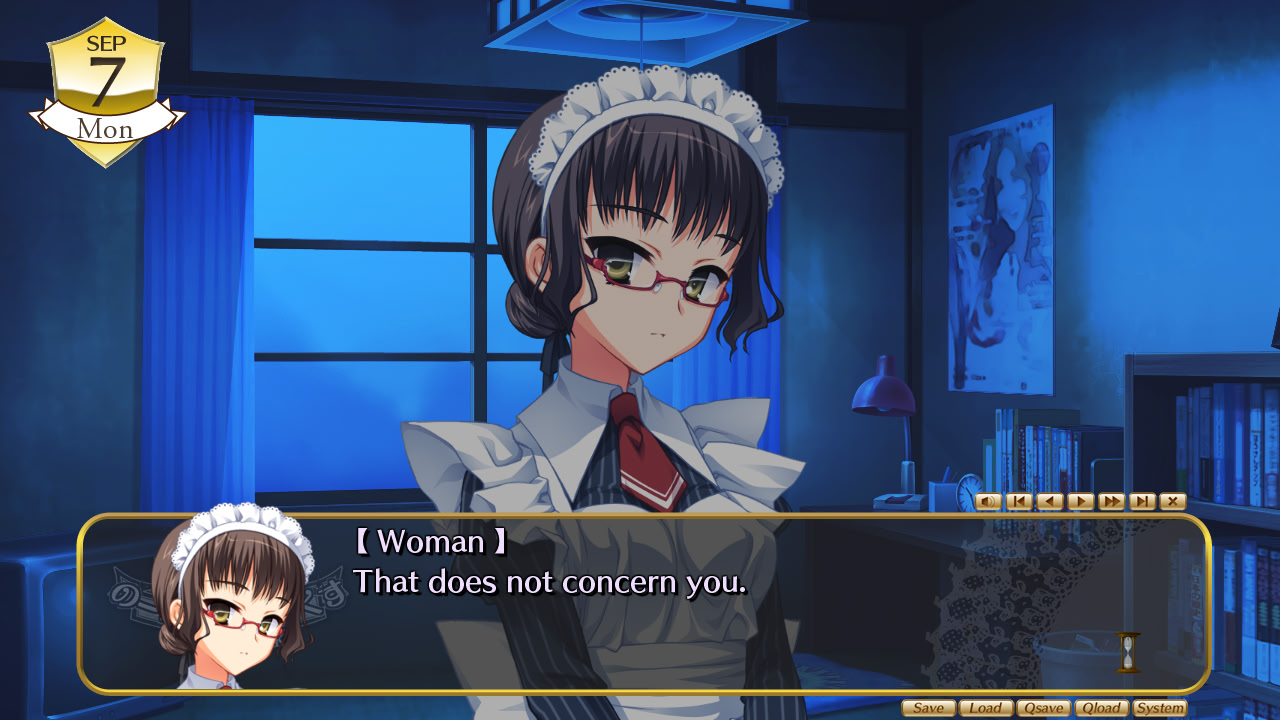Open the Save menu

coord(928,708)
